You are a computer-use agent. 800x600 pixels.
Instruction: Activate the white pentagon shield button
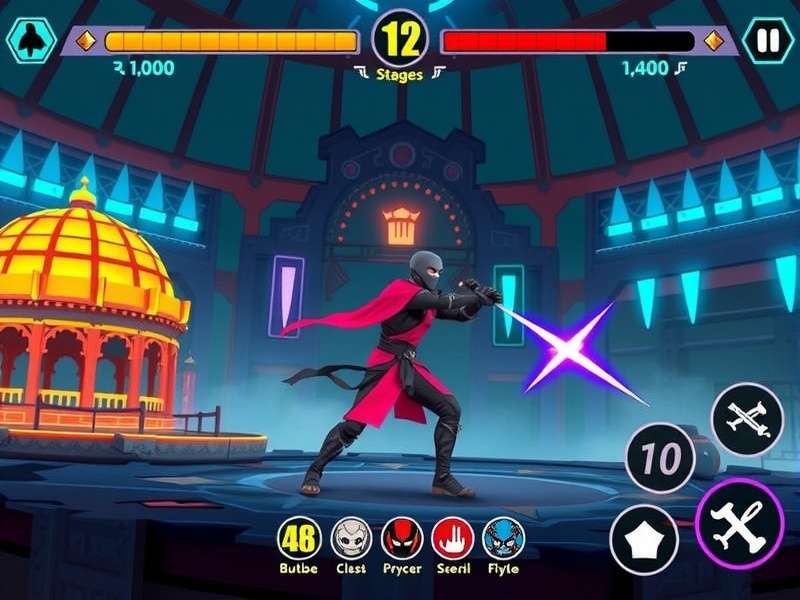tap(645, 539)
